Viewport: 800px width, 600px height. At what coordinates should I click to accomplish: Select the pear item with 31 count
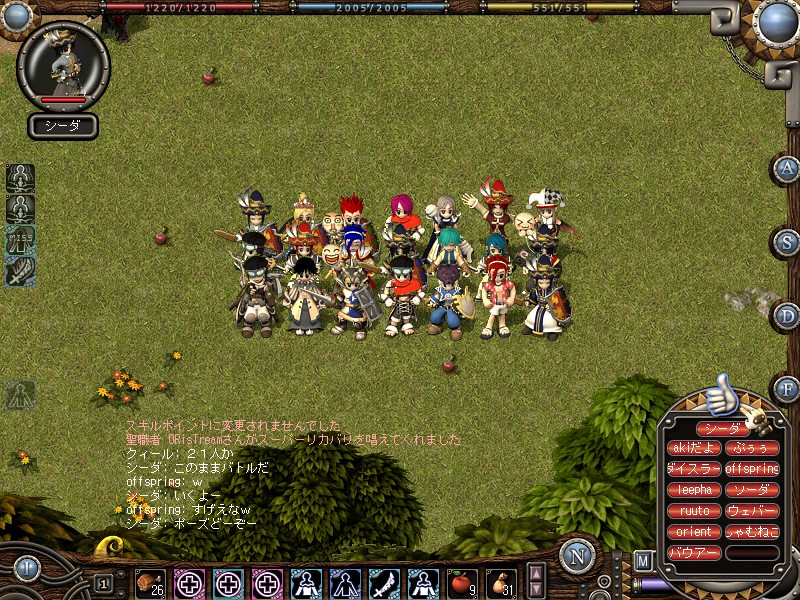pos(501,582)
